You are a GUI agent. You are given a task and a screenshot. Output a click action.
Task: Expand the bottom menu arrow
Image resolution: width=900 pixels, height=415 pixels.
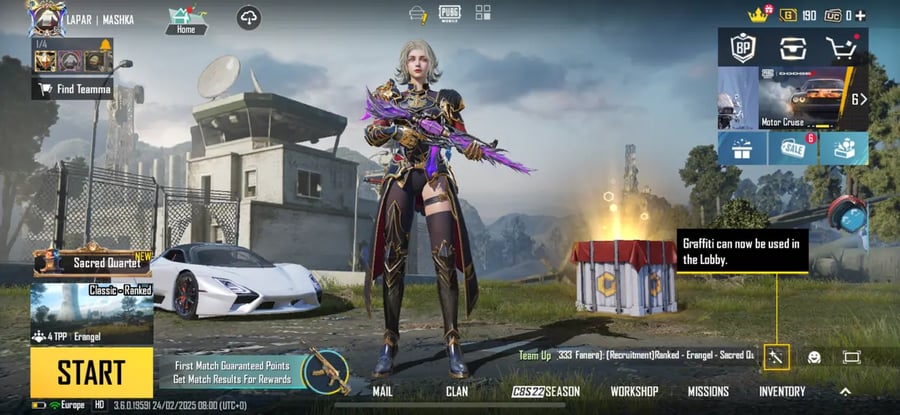tap(845, 391)
